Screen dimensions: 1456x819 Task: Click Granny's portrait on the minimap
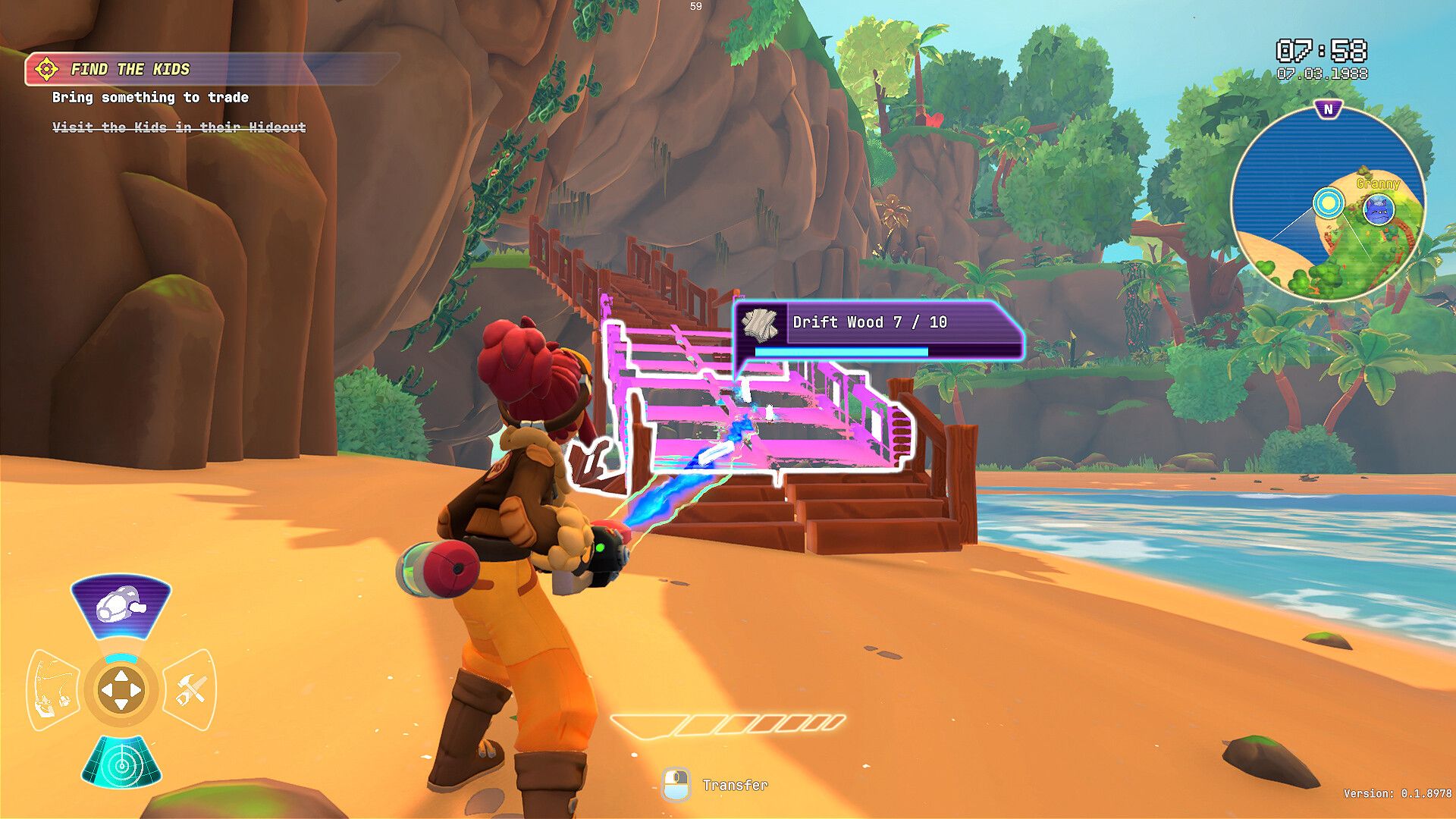[x=1379, y=209]
